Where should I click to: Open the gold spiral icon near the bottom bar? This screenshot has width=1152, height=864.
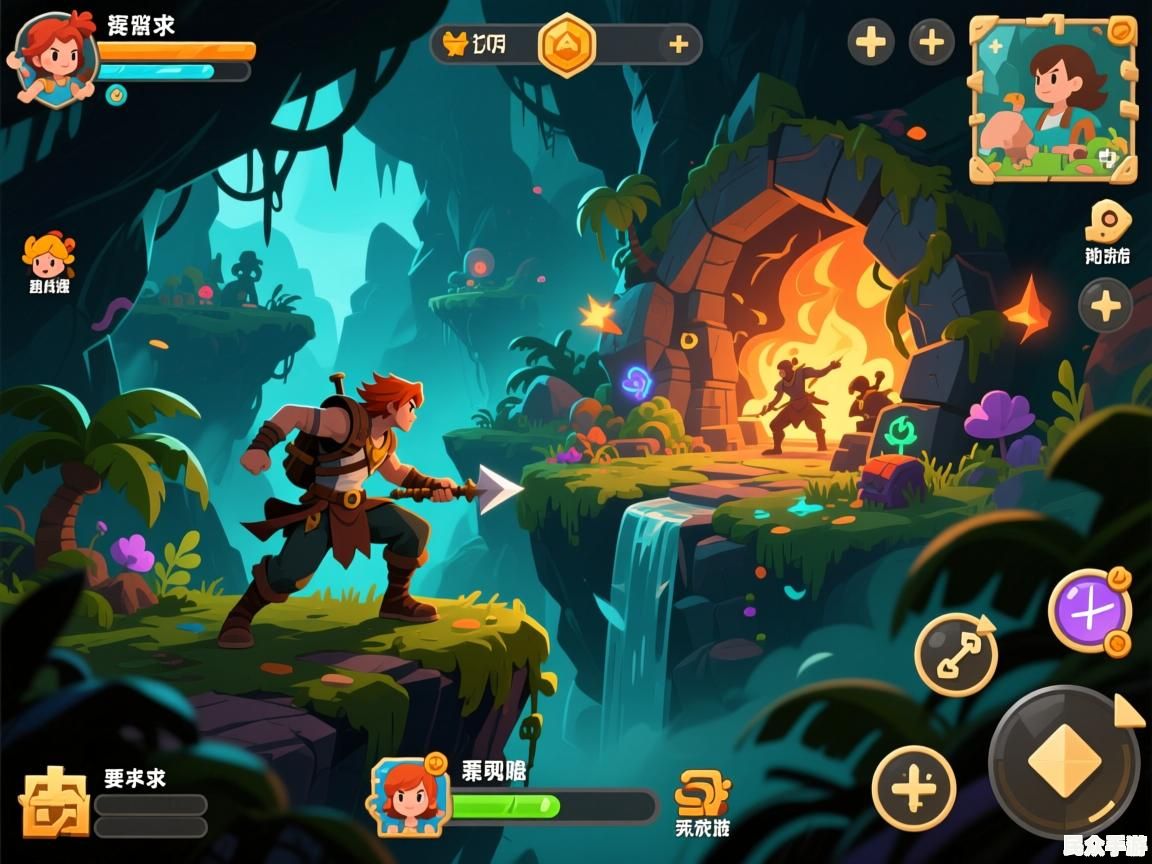[x=701, y=793]
